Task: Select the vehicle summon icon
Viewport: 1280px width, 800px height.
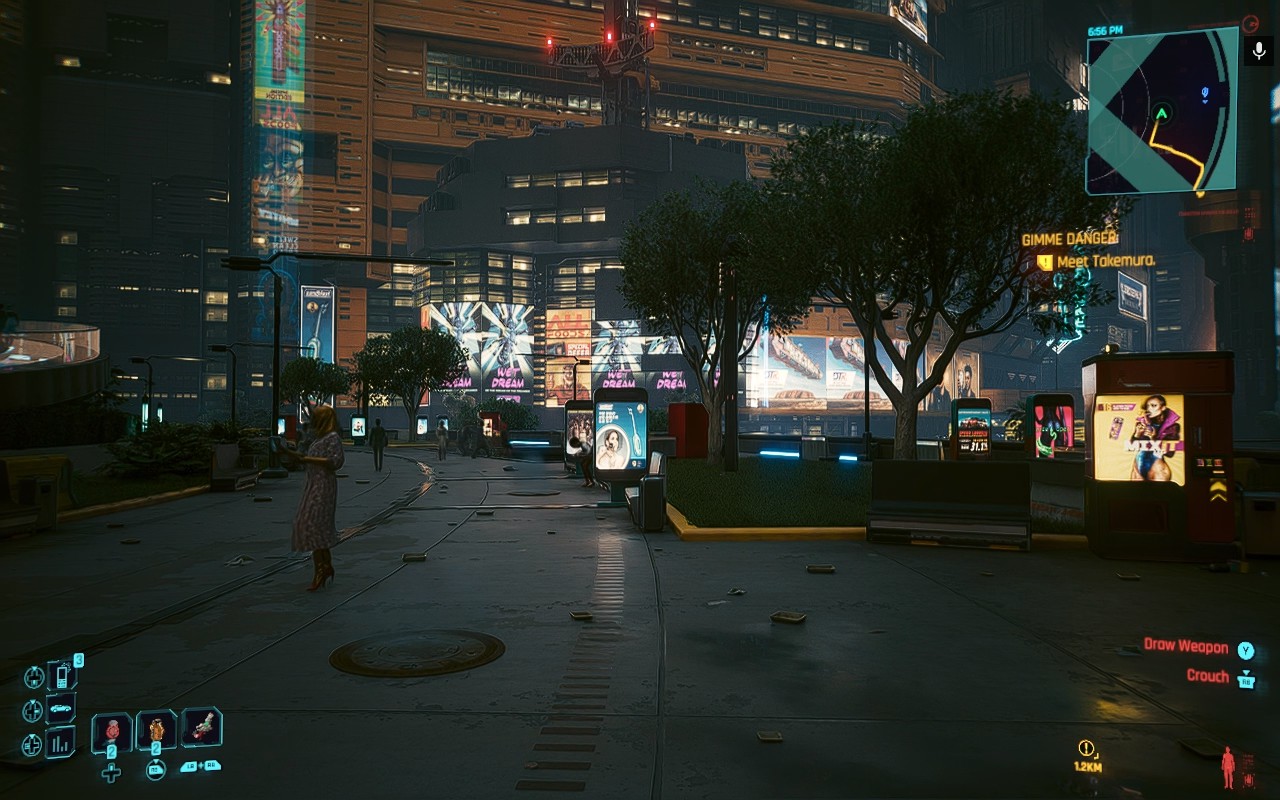Action: [59, 708]
